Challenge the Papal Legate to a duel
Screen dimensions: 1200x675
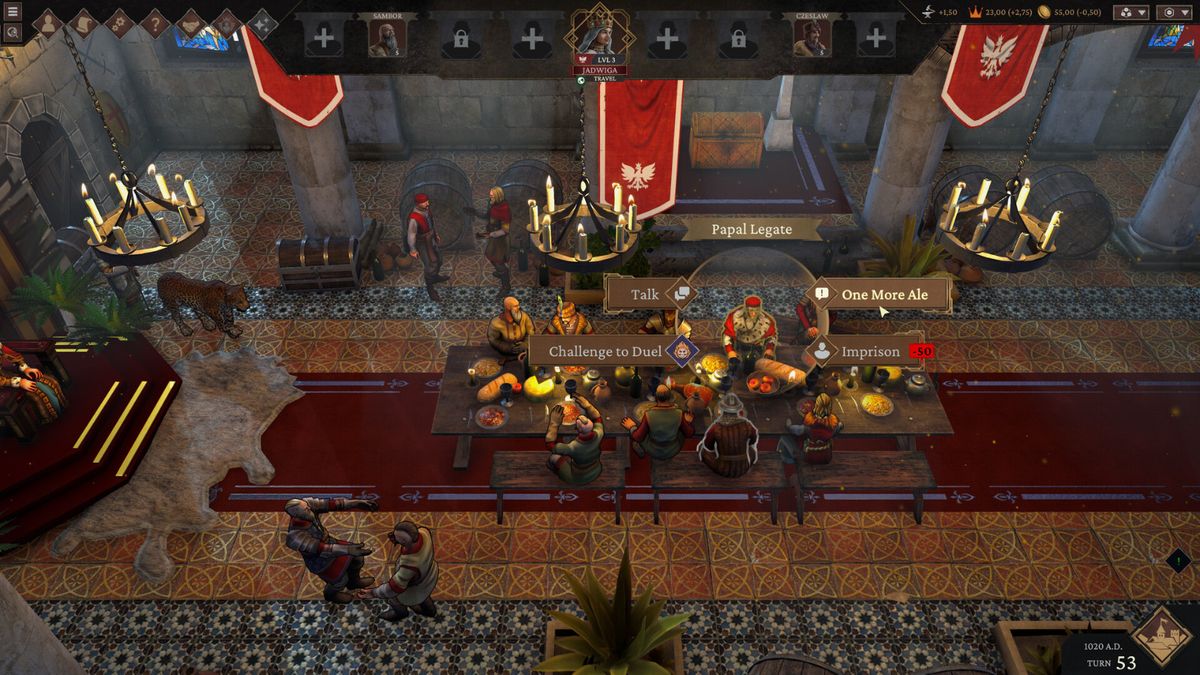(x=607, y=352)
